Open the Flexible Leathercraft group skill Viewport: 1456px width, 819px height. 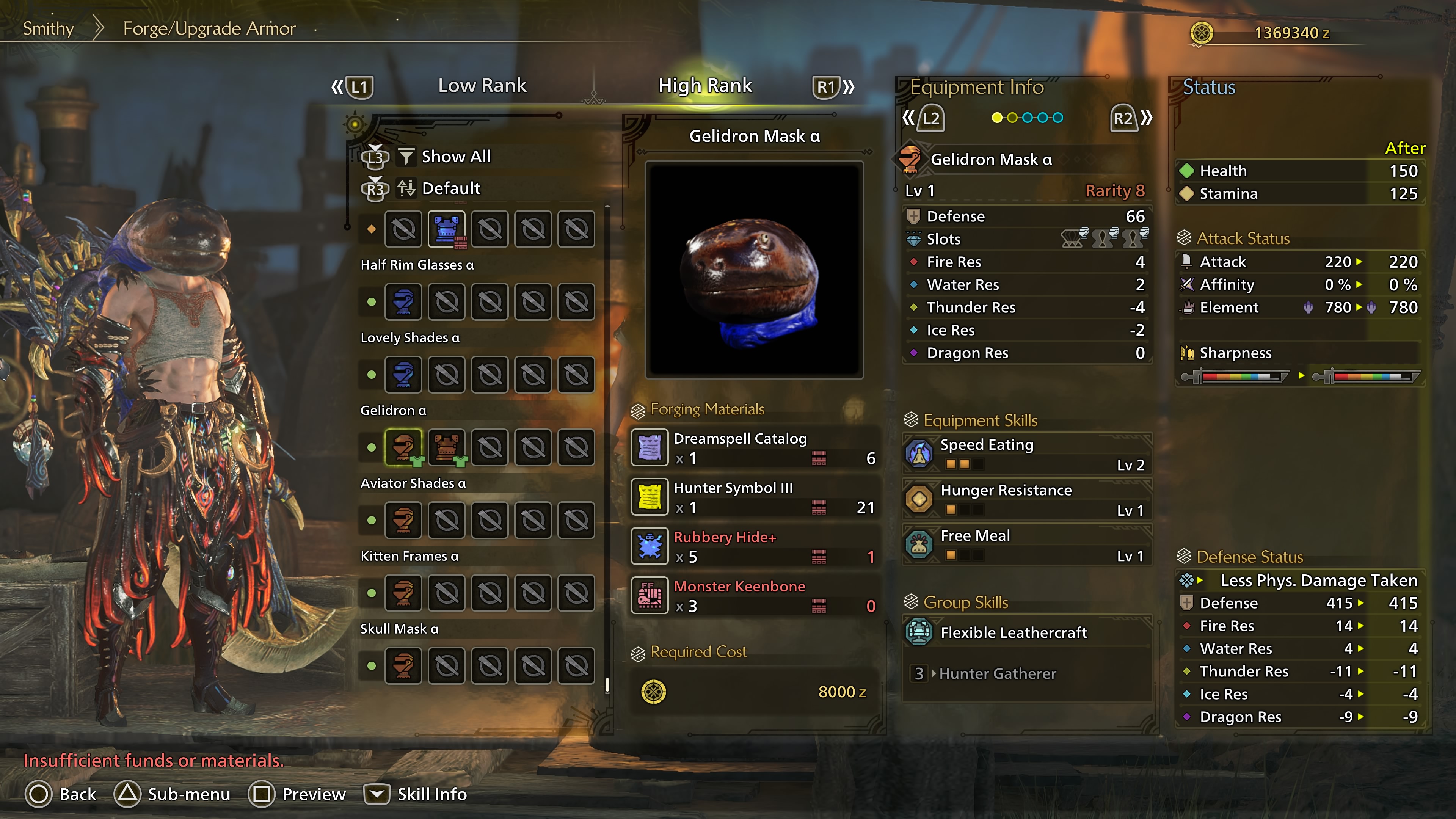(1027, 632)
